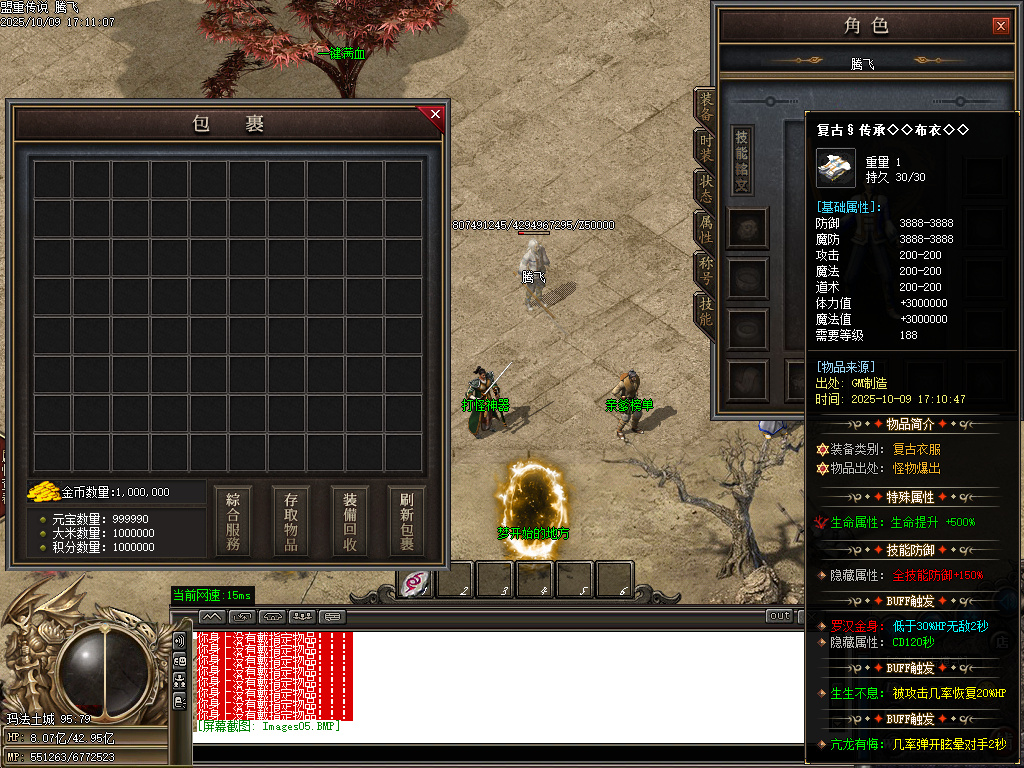Select the ring equipment slot in character panel

[x=747, y=328]
